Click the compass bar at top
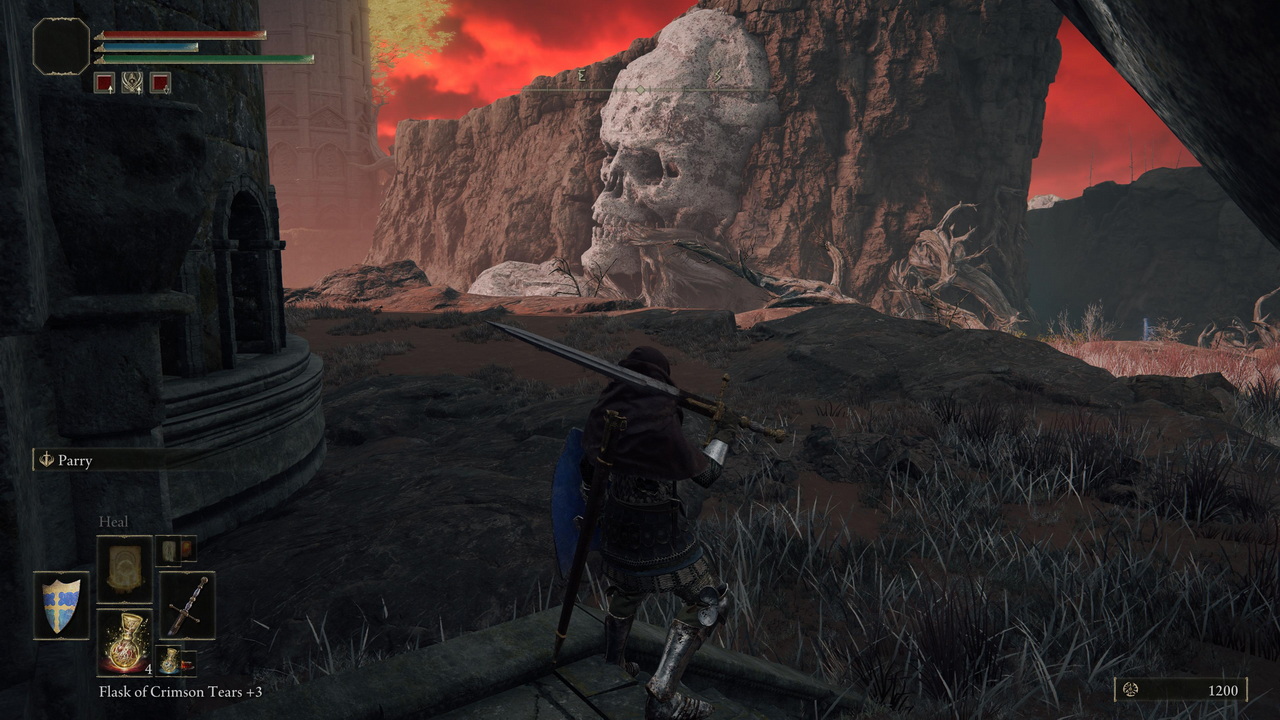The height and width of the screenshot is (720, 1280). [x=640, y=90]
